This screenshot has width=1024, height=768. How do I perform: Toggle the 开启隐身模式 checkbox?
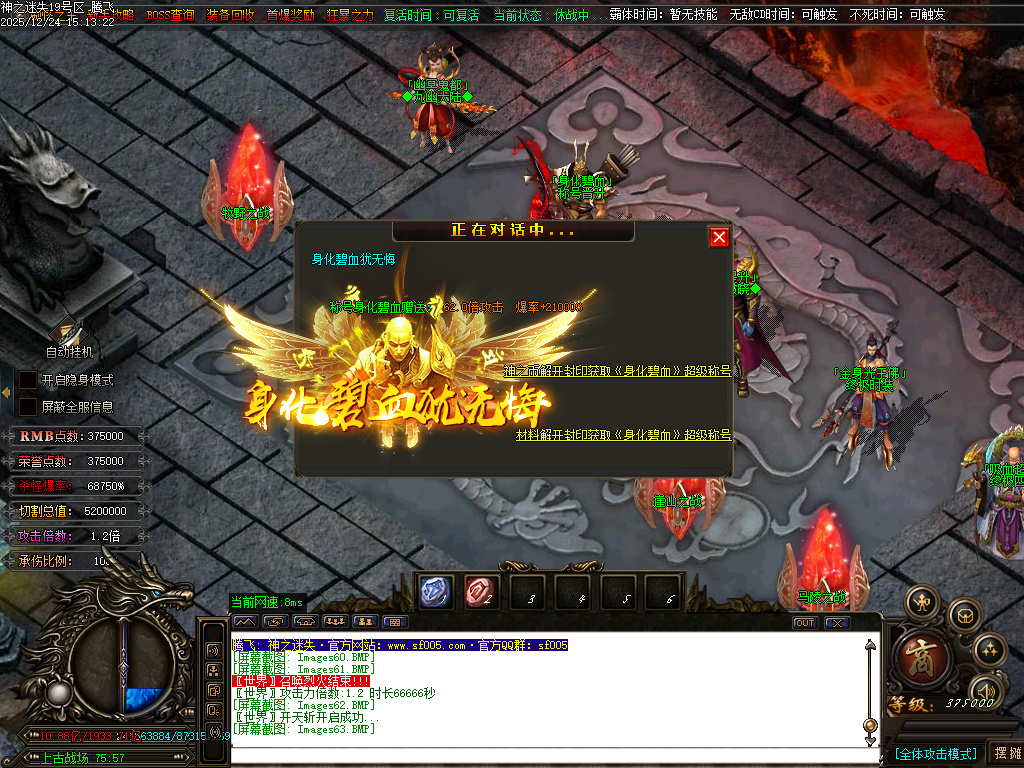click(x=28, y=380)
